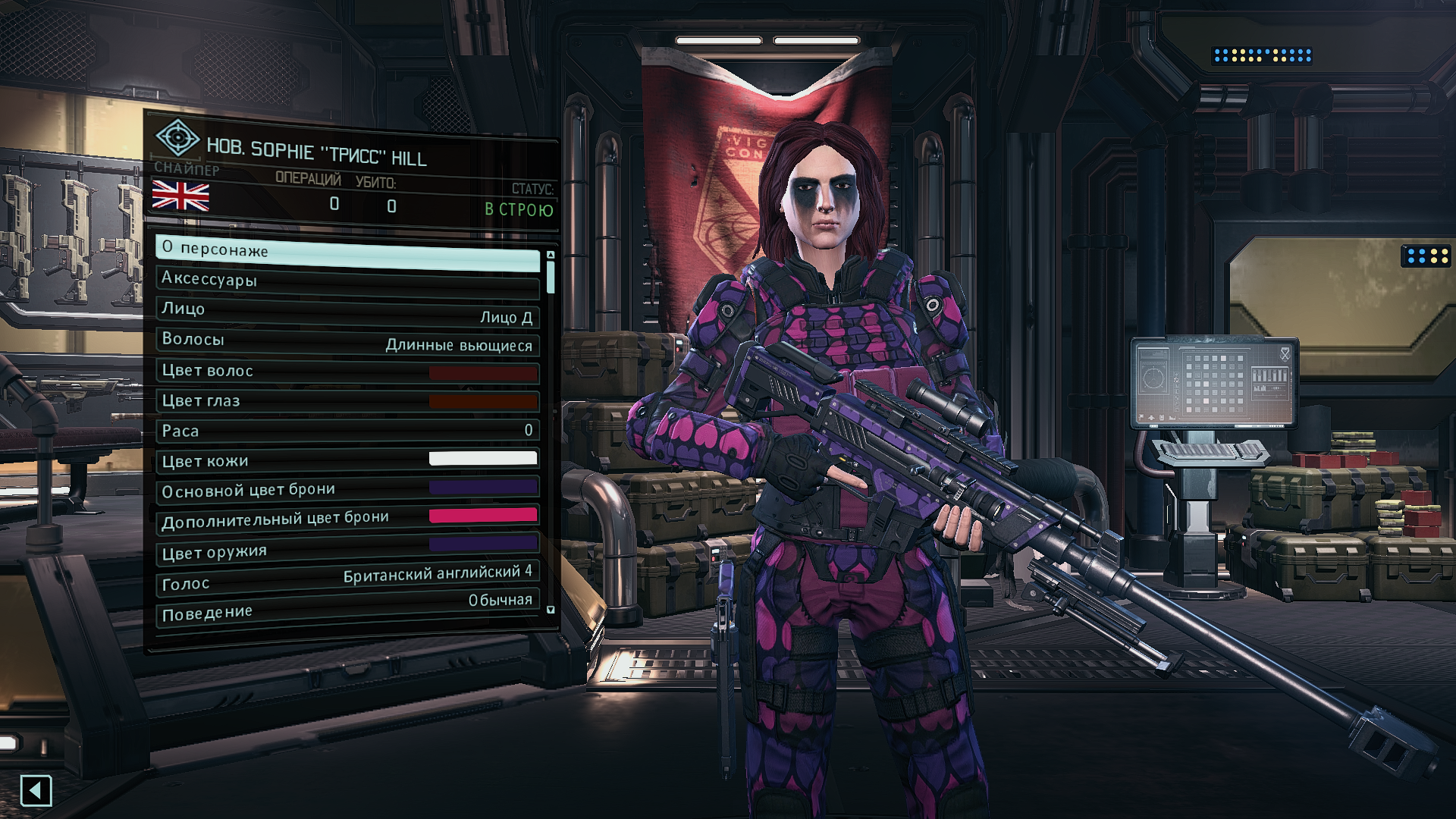1456x819 pixels.
Task: Change "Основной цвет брони" armor color
Action: (x=347, y=489)
